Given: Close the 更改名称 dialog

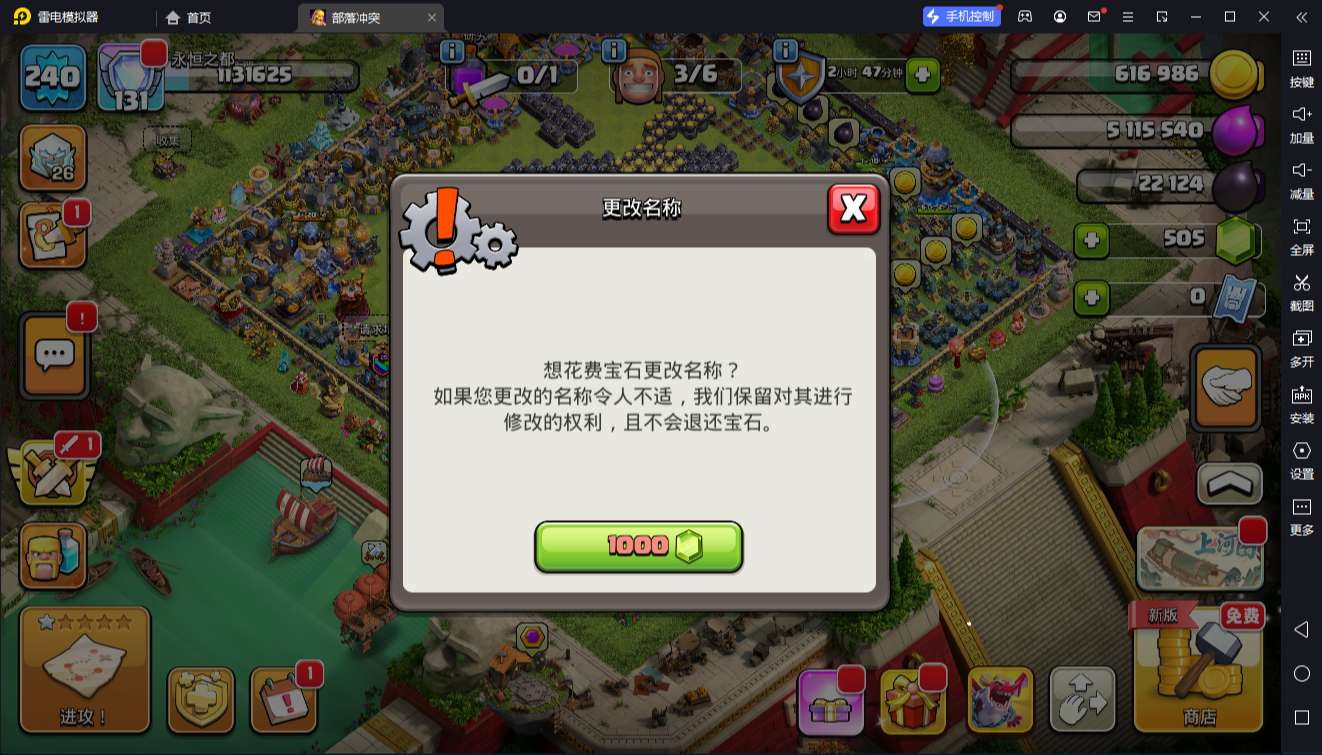Looking at the screenshot, I should (x=854, y=209).
